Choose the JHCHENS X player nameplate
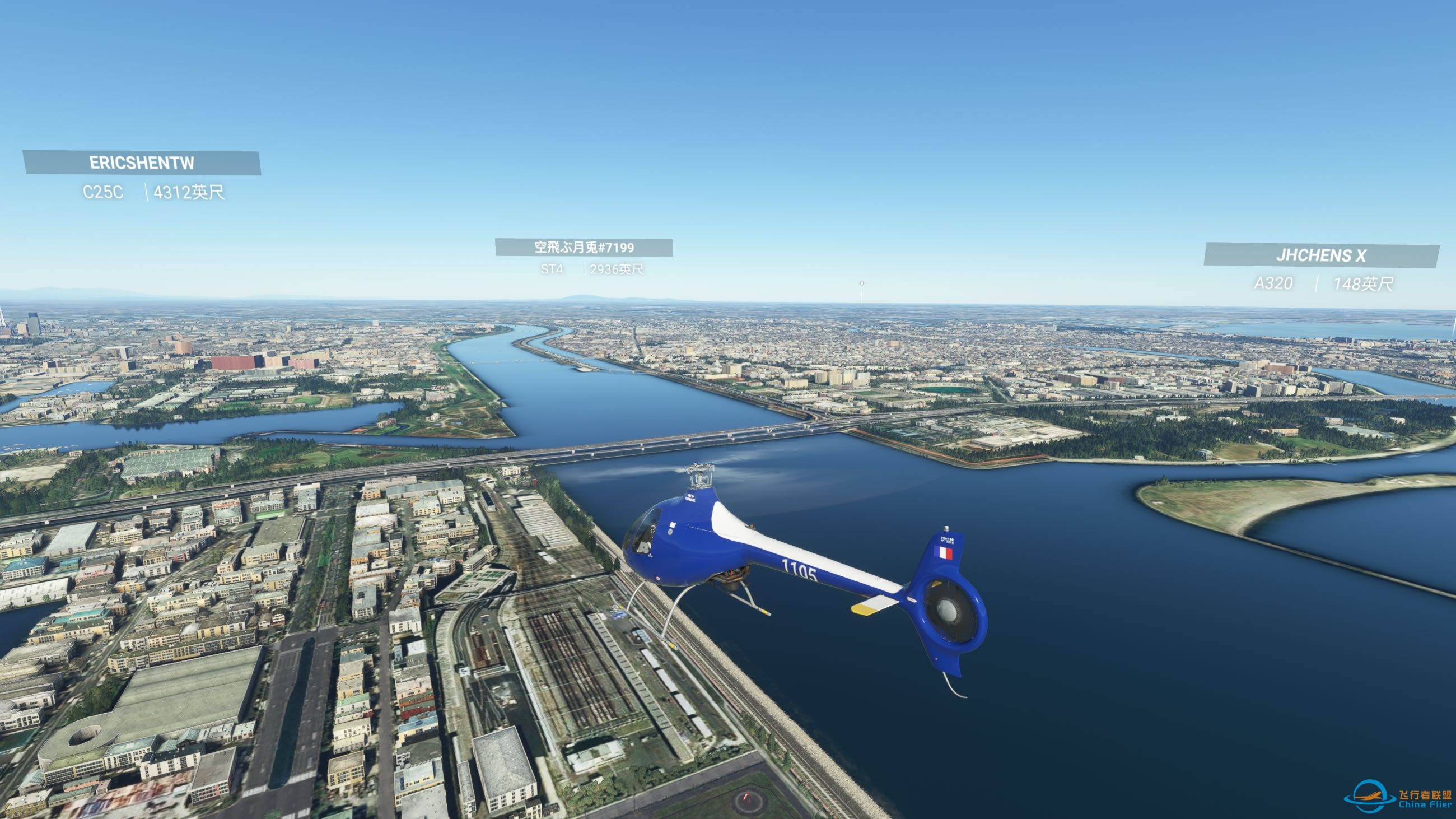 point(1321,255)
